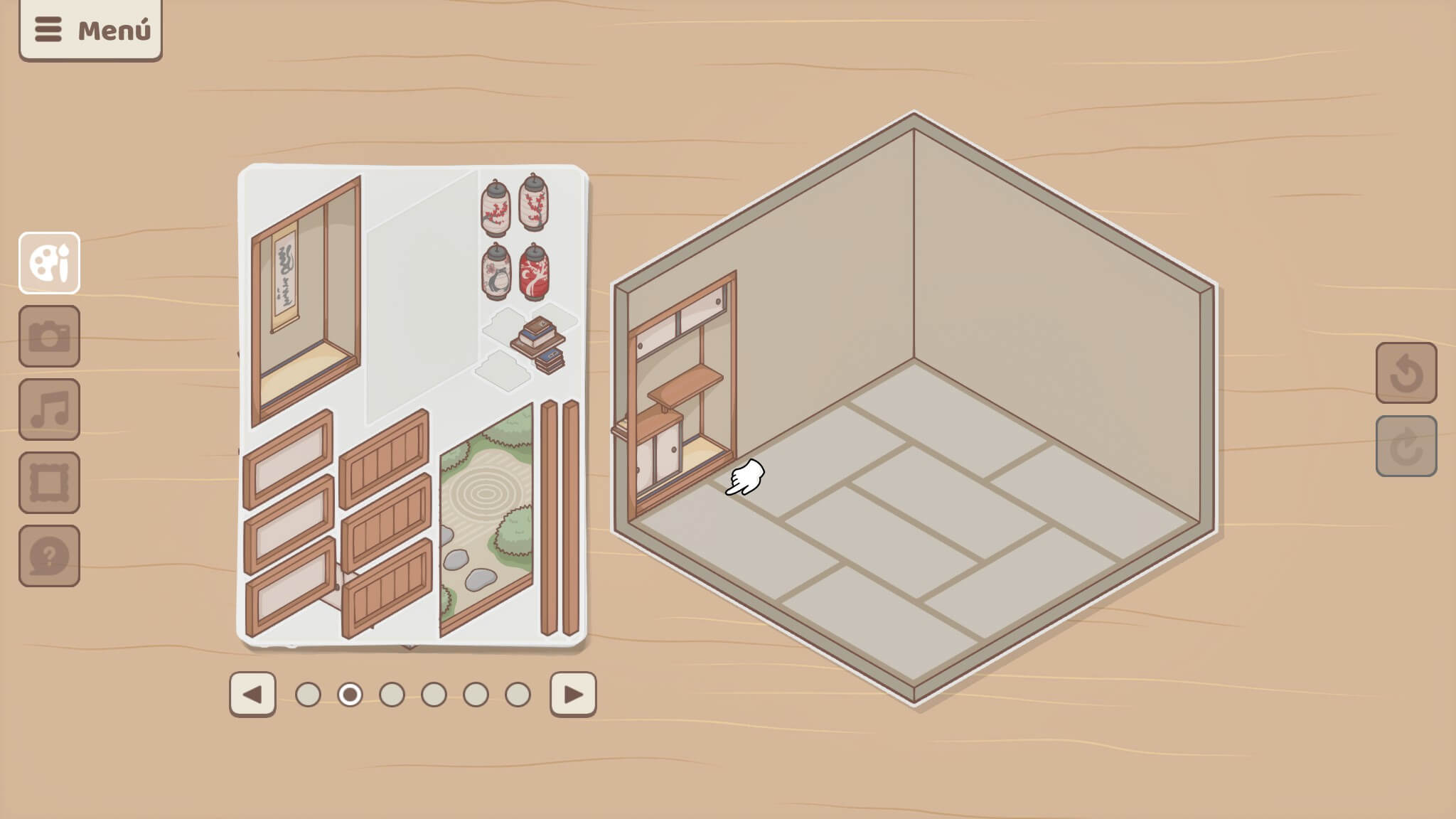Image resolution: width=1456 pixels, height=819 pixels.
Task: Open the question mark help
Action: click(x=49, y=556)
